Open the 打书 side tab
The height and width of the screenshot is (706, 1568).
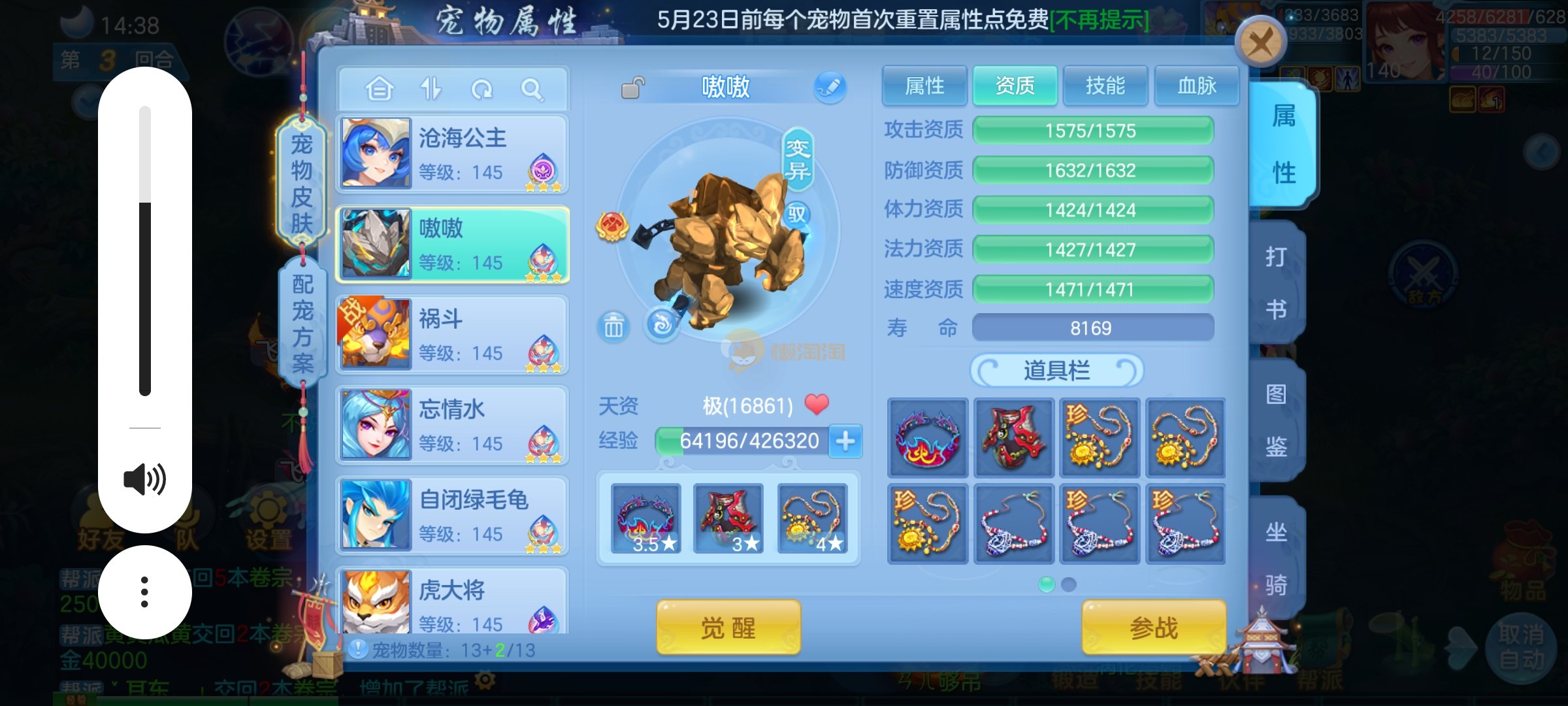tap(1276, 282)
